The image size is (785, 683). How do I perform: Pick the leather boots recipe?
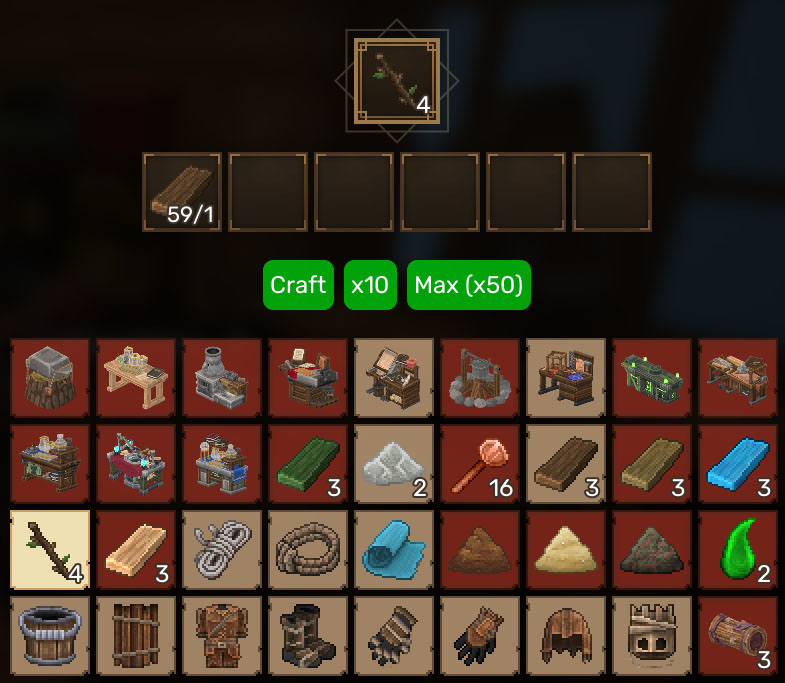(x=308, y=636)
